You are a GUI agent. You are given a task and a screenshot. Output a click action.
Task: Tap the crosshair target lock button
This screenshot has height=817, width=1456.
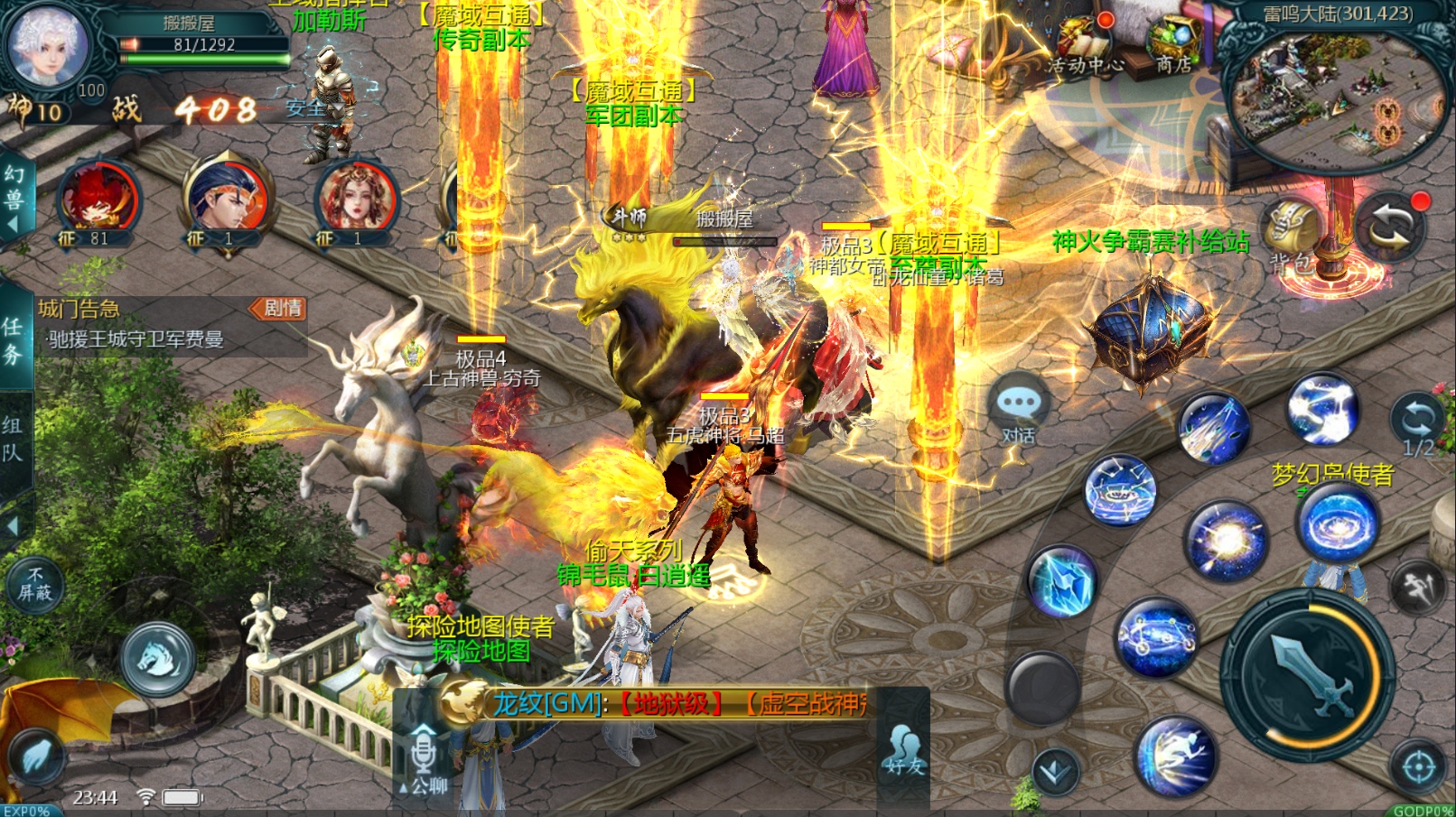coord(1417,767)
